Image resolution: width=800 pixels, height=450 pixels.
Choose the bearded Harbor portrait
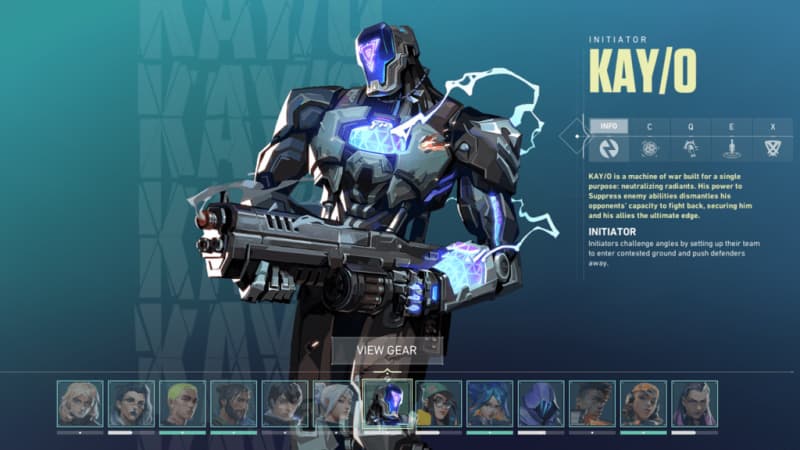233,403
